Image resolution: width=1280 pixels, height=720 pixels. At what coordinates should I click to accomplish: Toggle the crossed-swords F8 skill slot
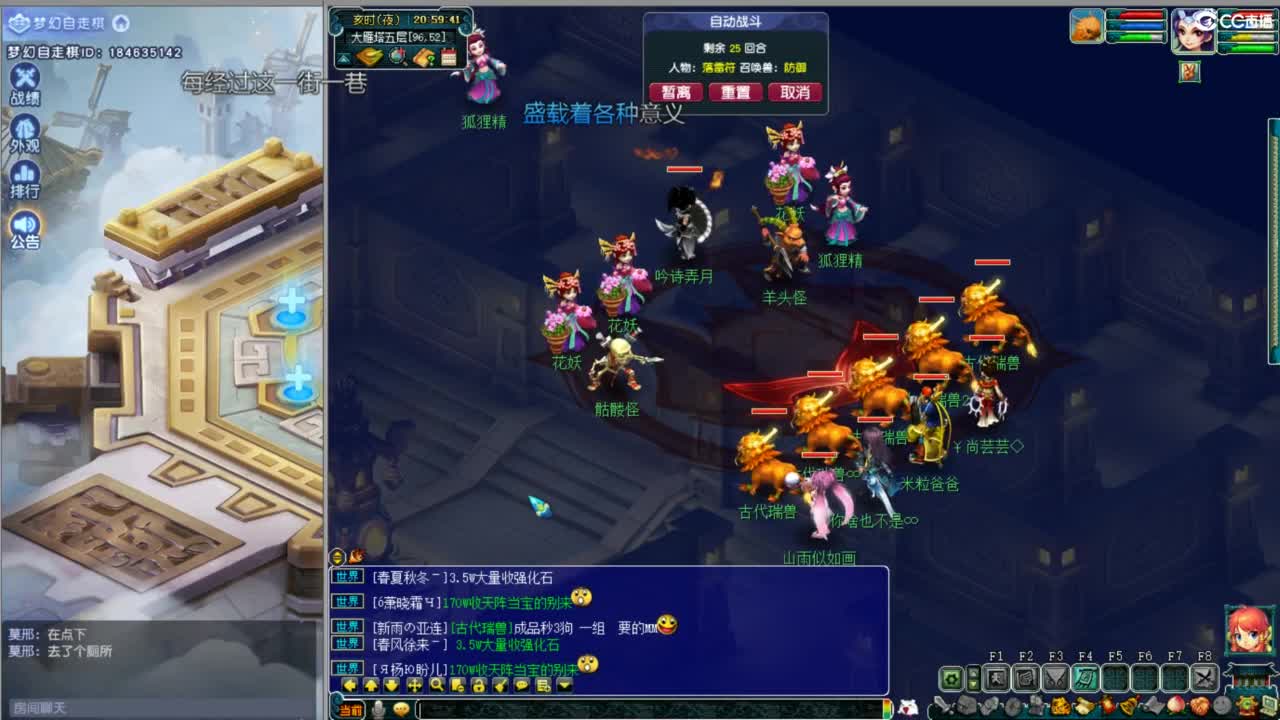tap(1203, 676)
